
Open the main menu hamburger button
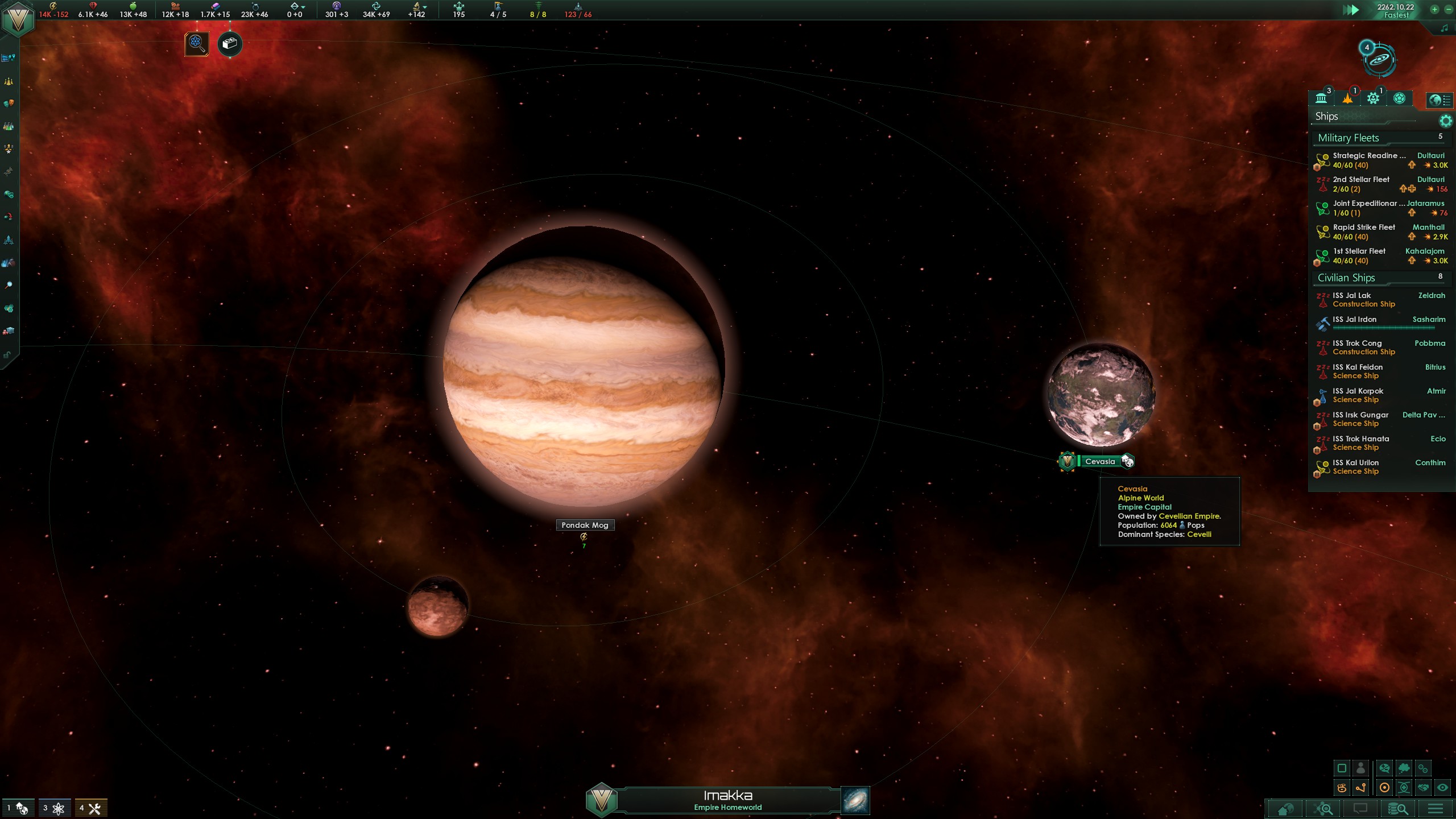1435,808
